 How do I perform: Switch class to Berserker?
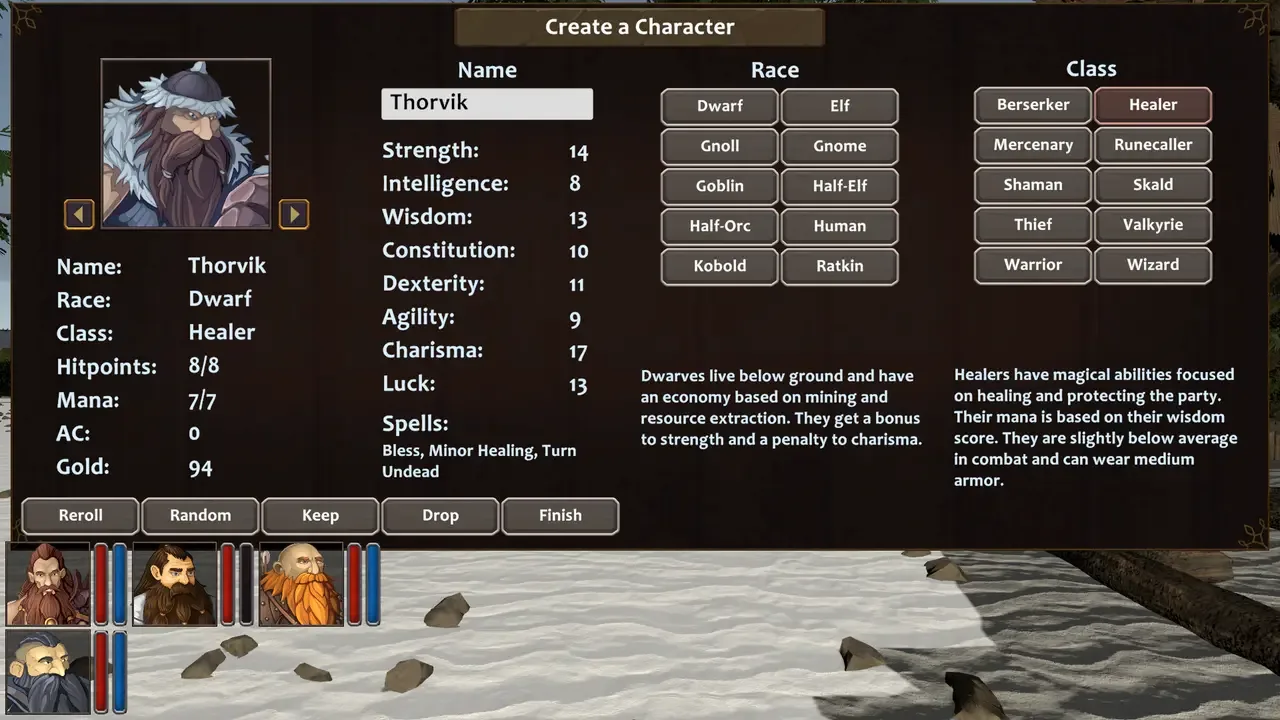(x=1033, y=105)
